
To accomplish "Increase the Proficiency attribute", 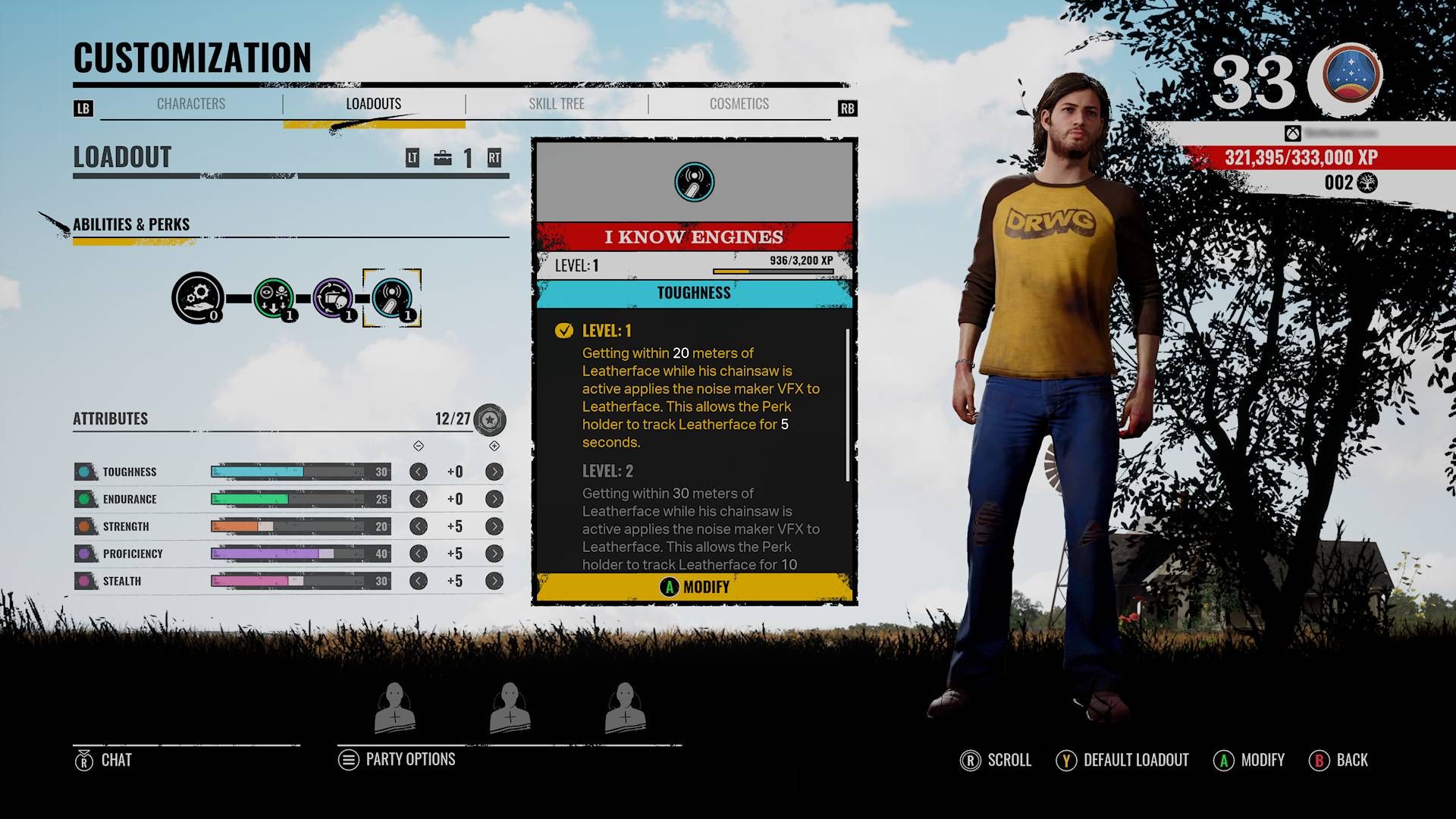I will tap(494, 554).
